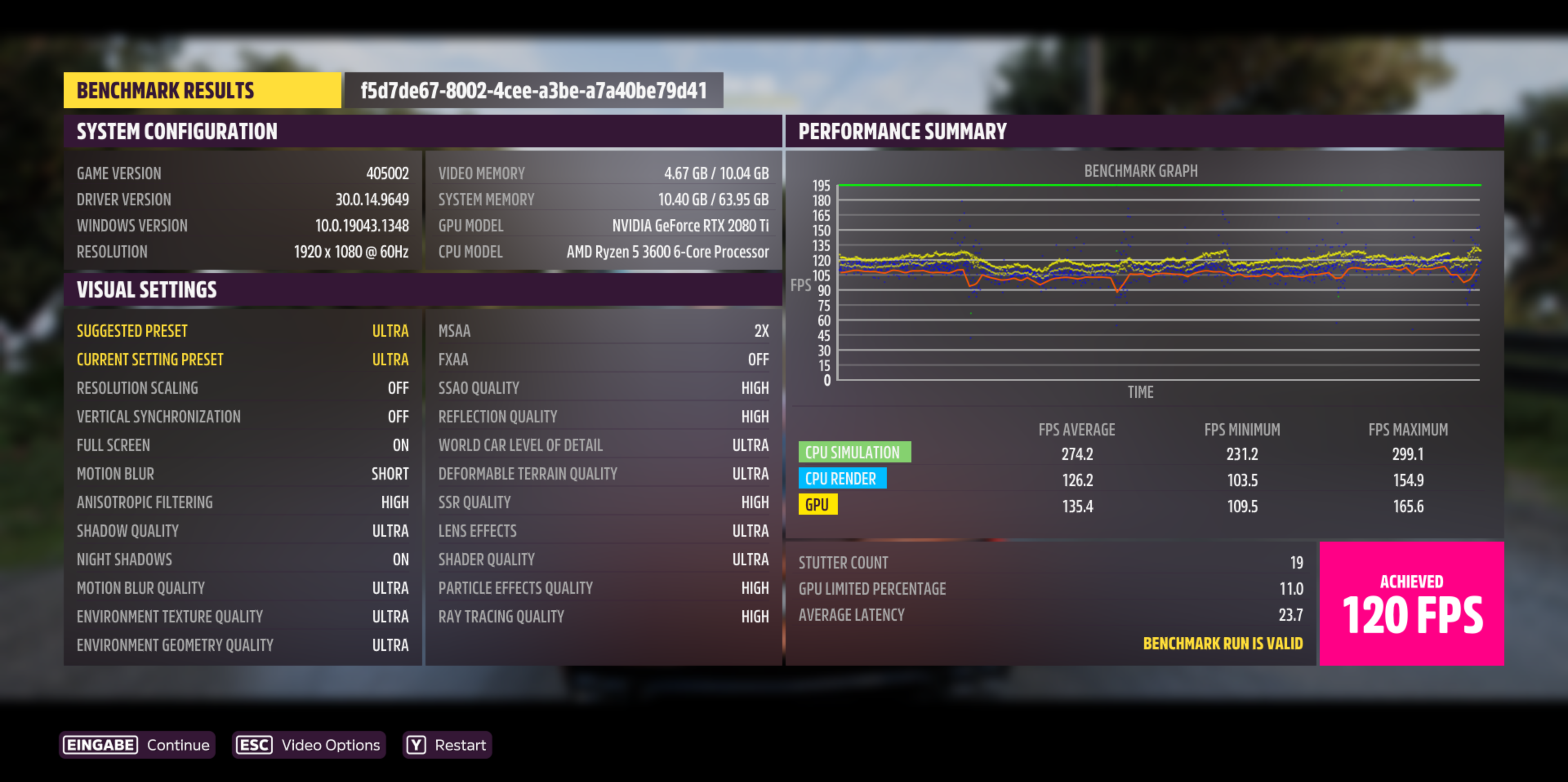Viewport: 1568px width, 782px height.
Task: Select the CPU RENDER legend swatch
Action: point(843,478)
